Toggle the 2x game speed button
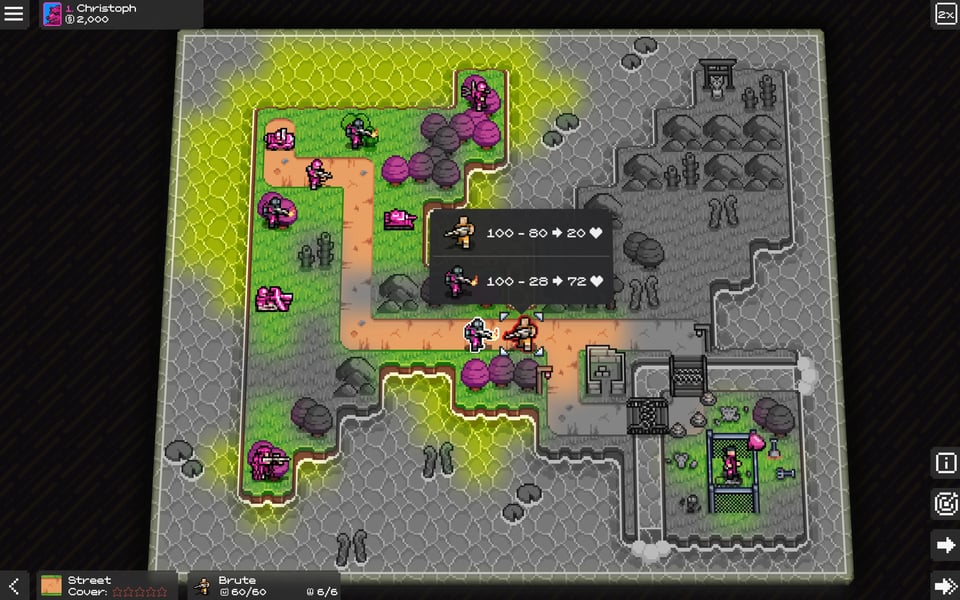 pos(945,14)
